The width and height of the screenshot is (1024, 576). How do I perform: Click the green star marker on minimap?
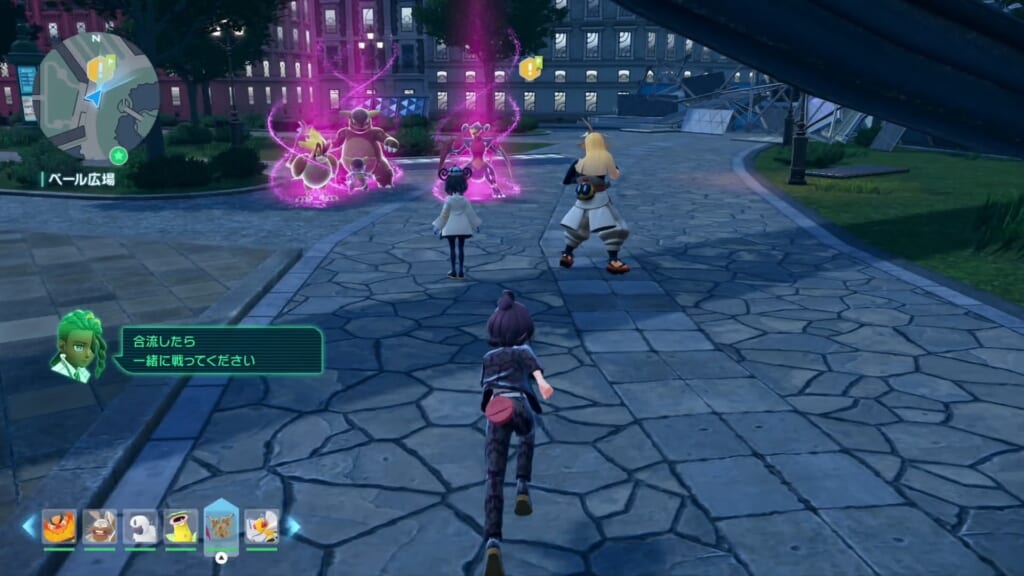119,155
